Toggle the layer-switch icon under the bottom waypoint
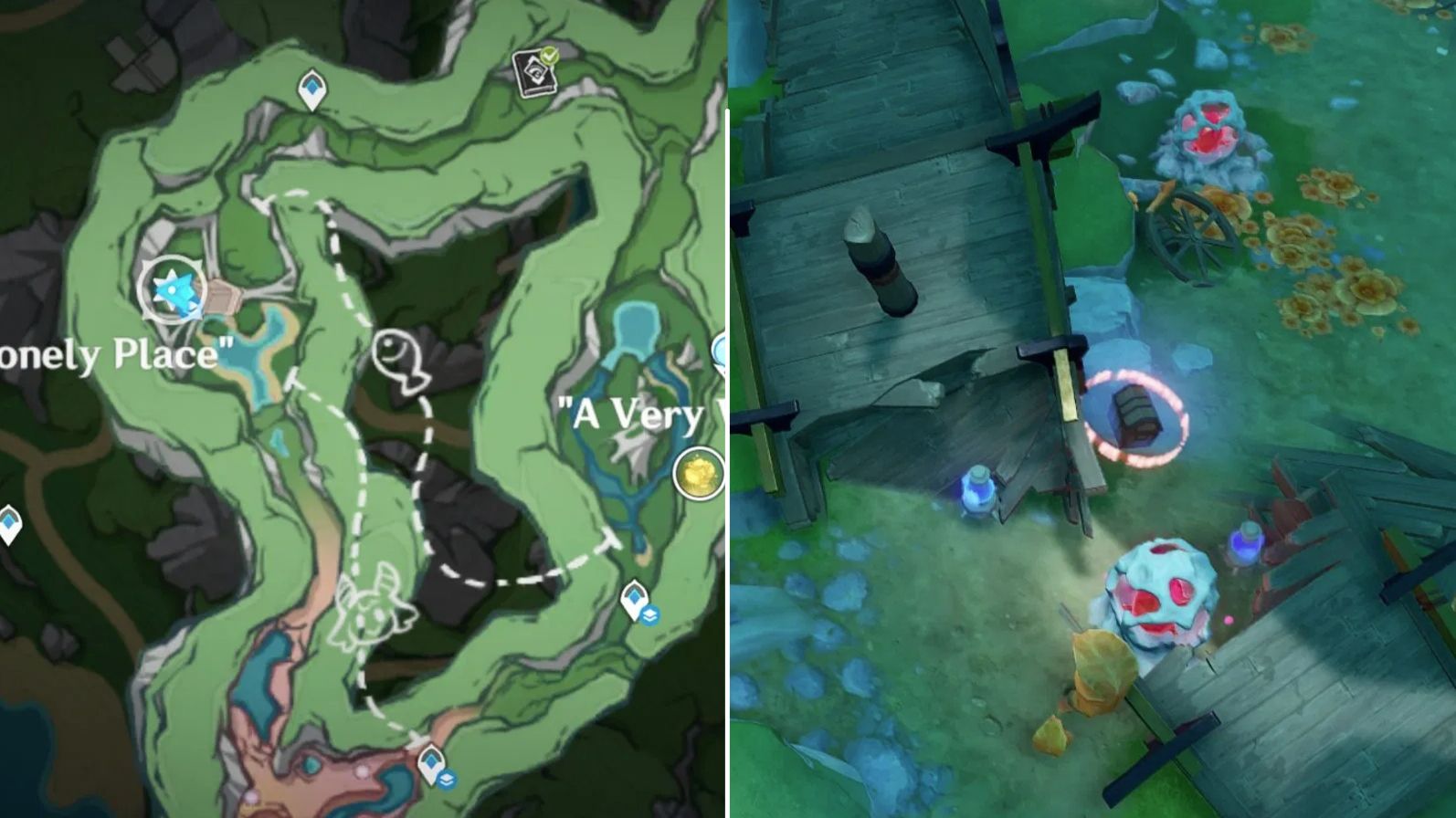The width and height of the screenshot is (1456, 818). [x=448, y=778]
